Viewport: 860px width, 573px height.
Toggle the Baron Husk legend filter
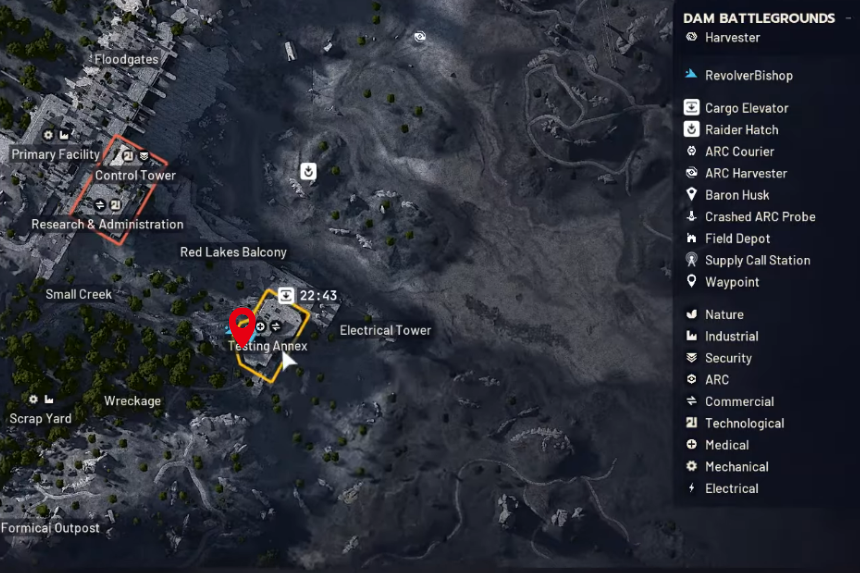click(x=737, y=195)
